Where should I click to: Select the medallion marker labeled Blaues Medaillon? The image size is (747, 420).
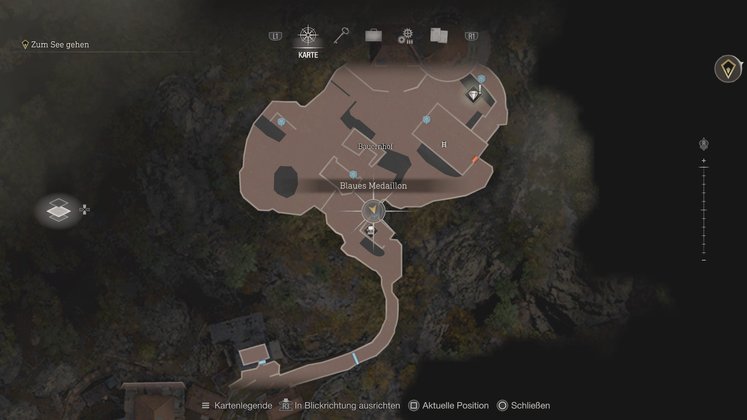353,174
